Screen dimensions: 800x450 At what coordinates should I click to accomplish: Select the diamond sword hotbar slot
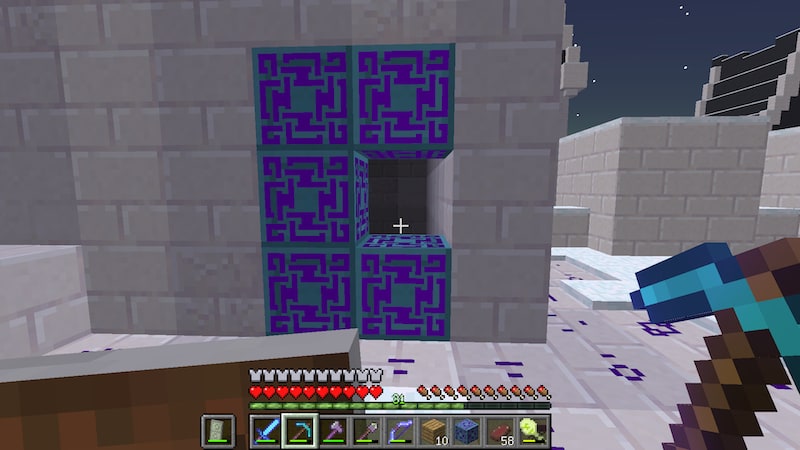[266, 431]
